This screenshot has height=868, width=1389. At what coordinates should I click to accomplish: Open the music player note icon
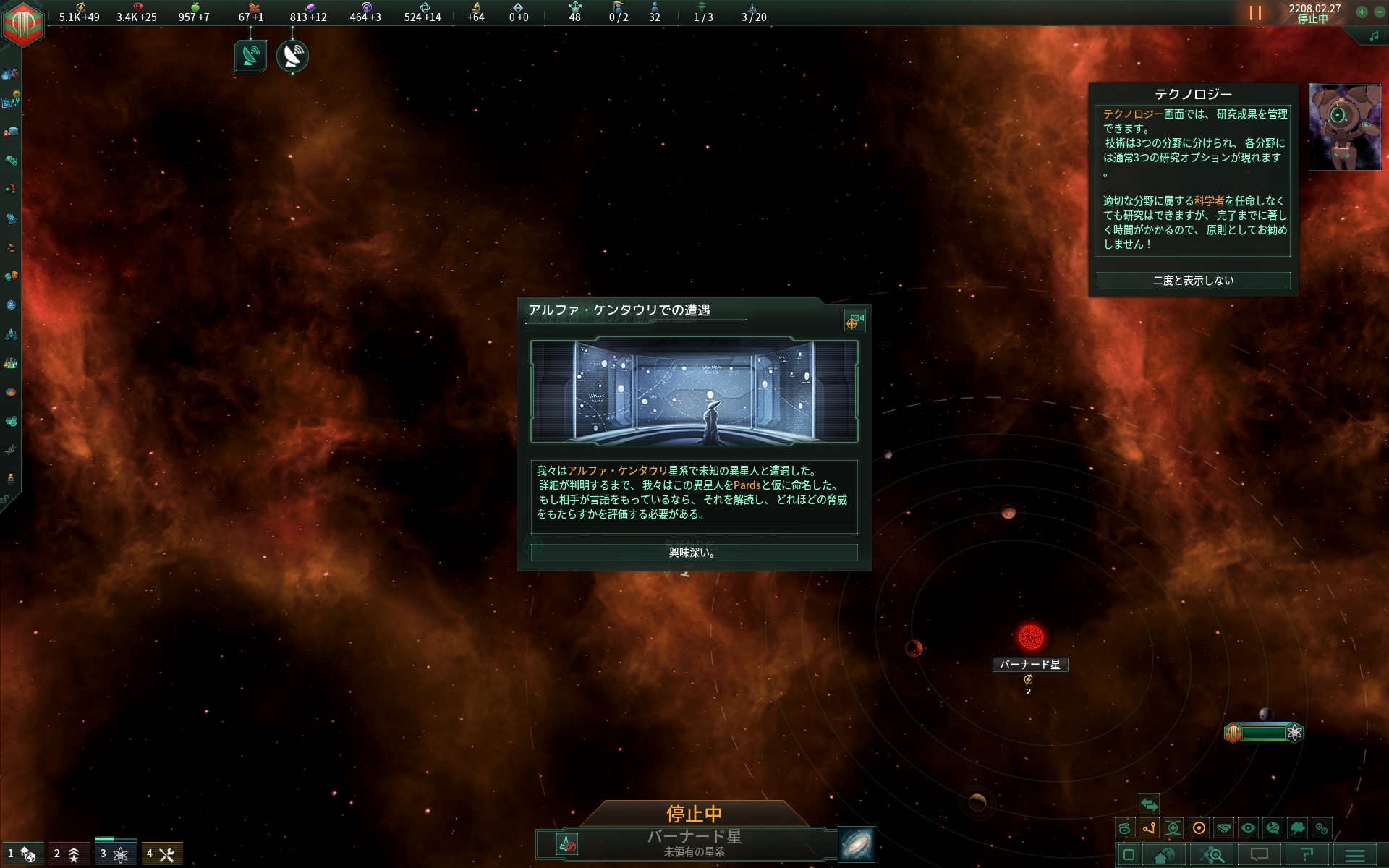click(x=1374, y=36)
